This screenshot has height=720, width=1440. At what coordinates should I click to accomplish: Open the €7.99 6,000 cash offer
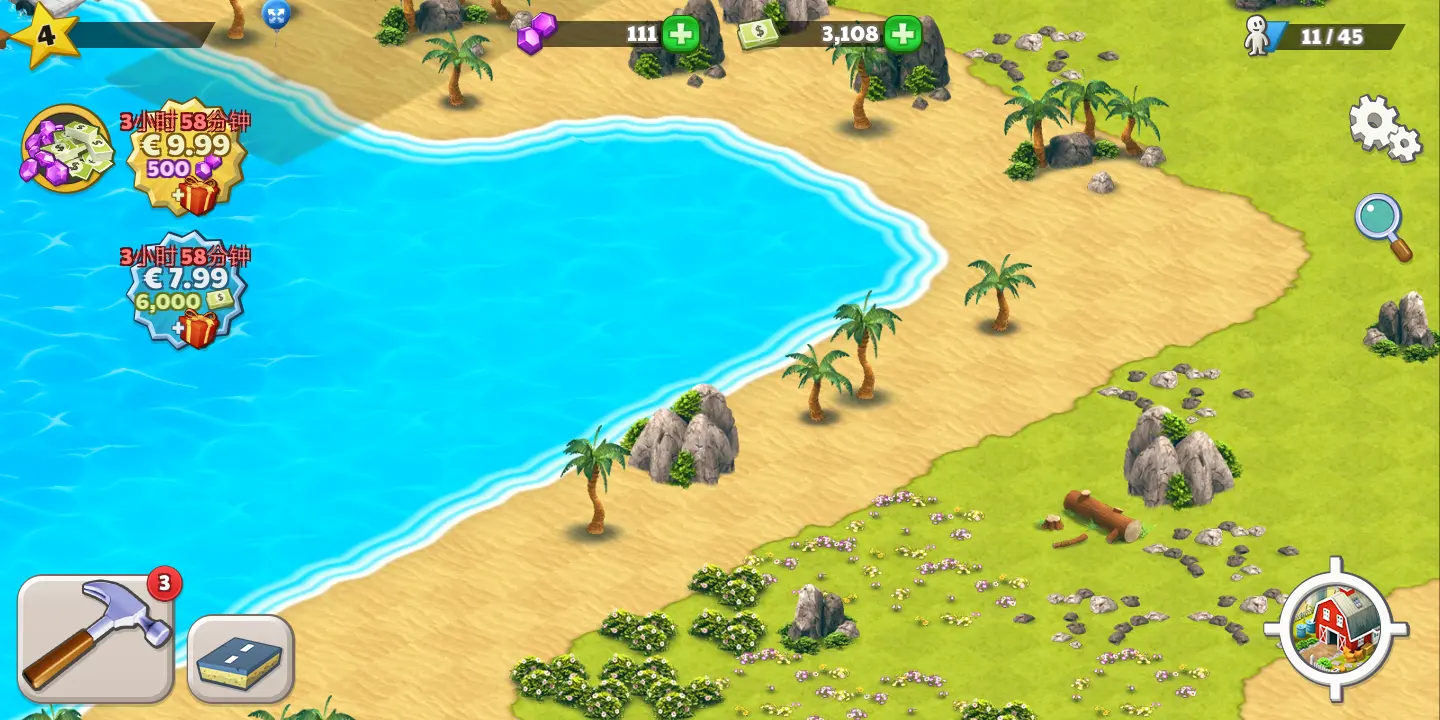[x=187, y=291]
